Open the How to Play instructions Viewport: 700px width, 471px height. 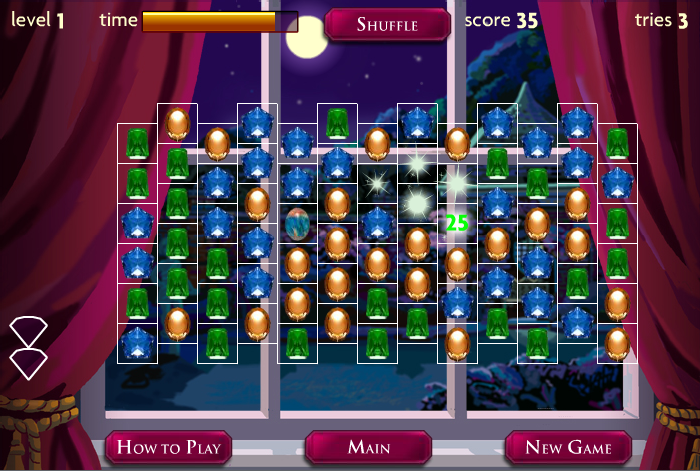[x=169, y=447]
